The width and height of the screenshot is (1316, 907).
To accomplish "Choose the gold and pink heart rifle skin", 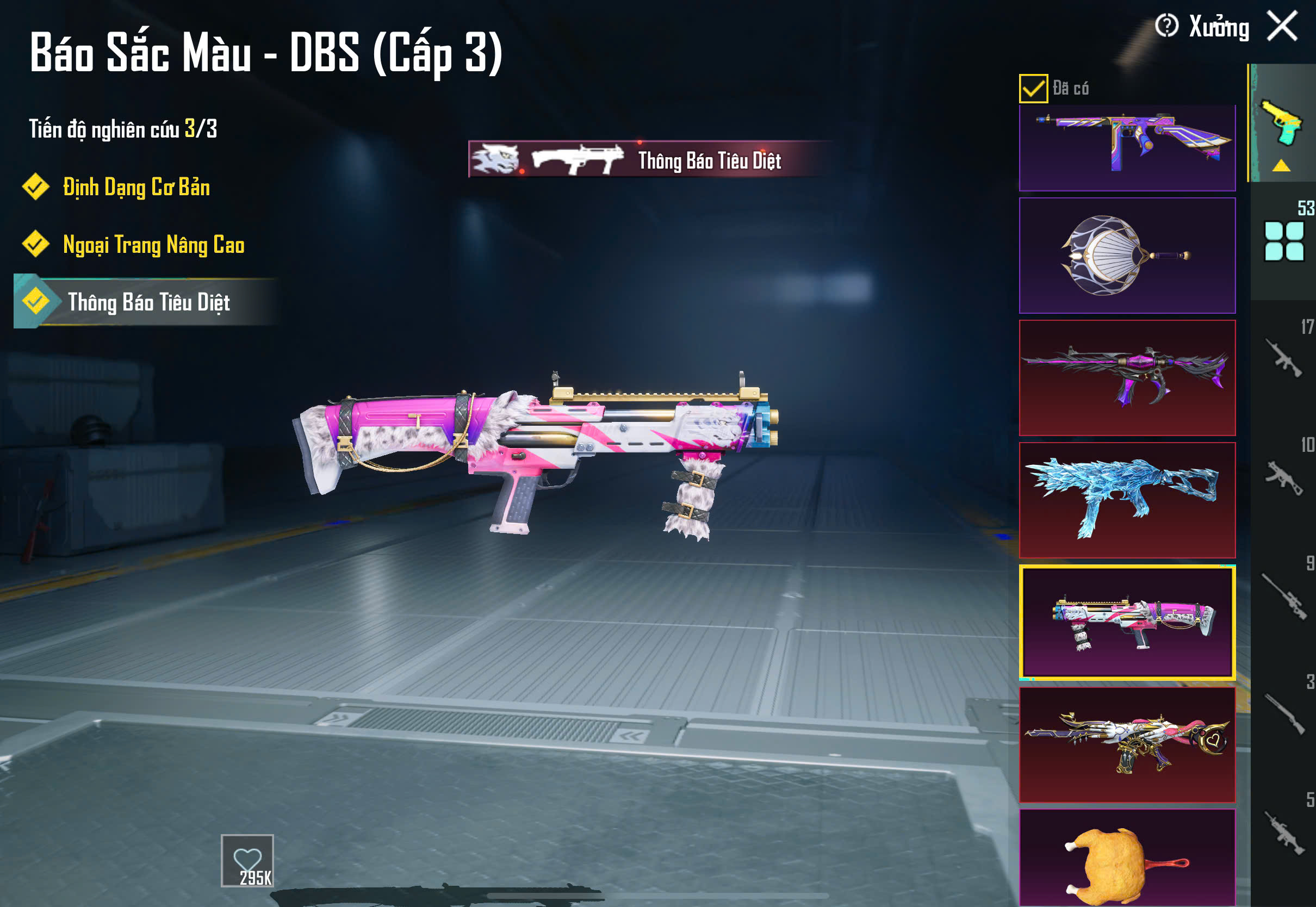I will pyautogui.click(x=1127, y=744).
